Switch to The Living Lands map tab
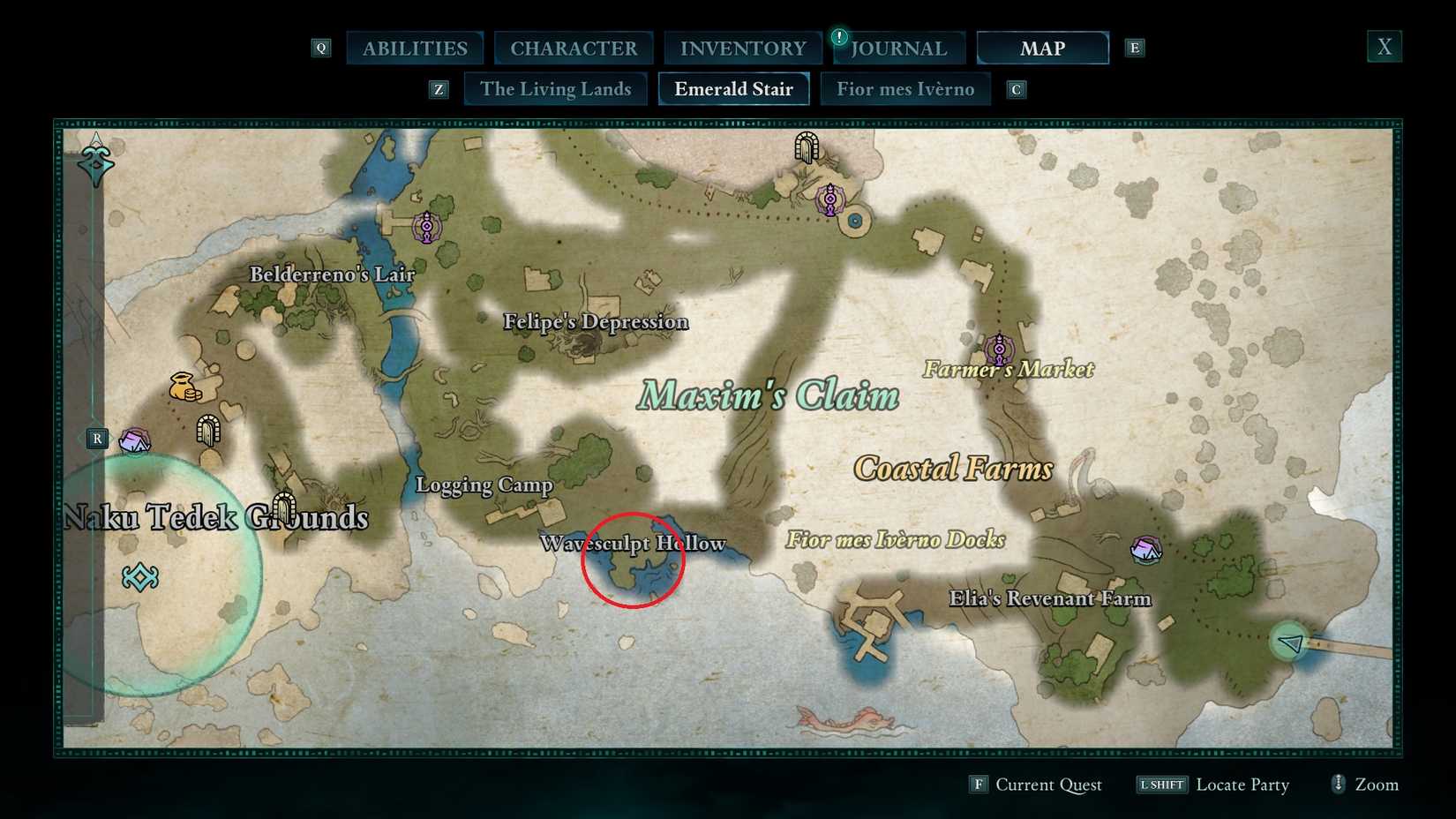The width and height of the screenshot is (1456, 819). (555, 88)
